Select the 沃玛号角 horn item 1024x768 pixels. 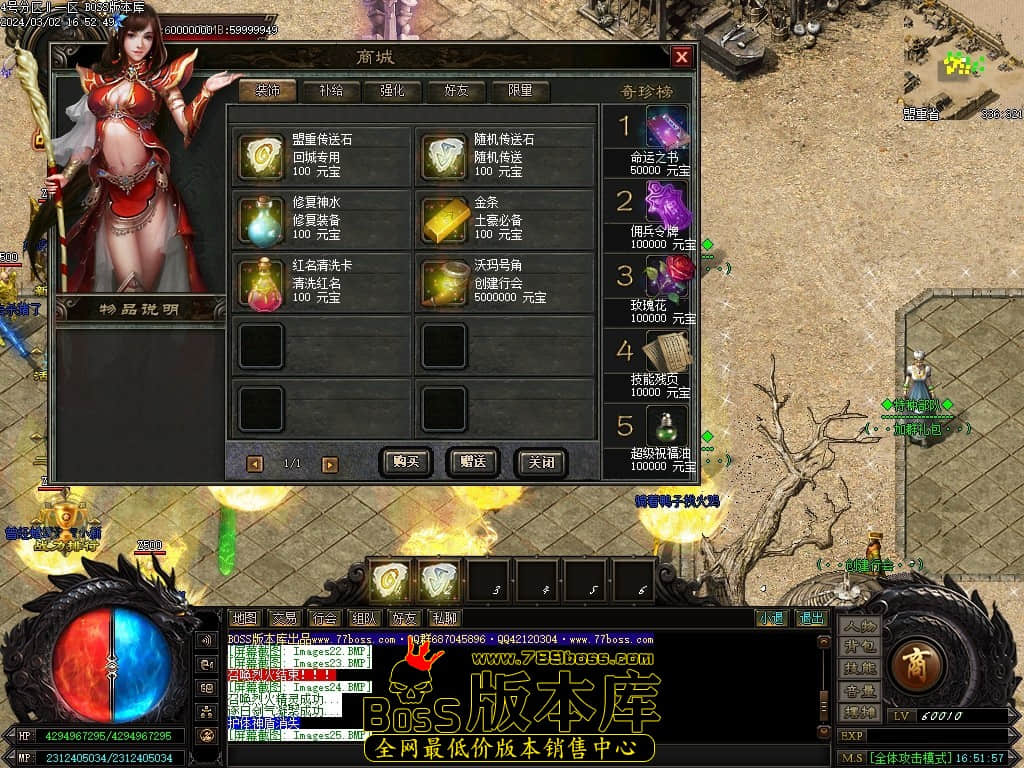(444, 283)
